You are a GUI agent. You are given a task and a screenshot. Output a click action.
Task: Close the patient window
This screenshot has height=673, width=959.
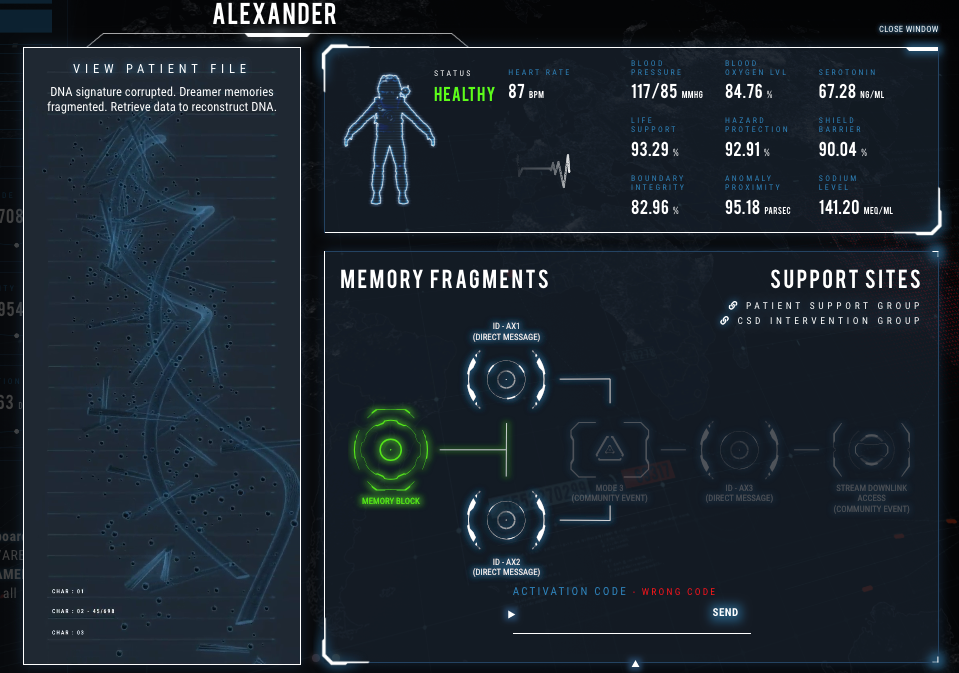point(908,29)
